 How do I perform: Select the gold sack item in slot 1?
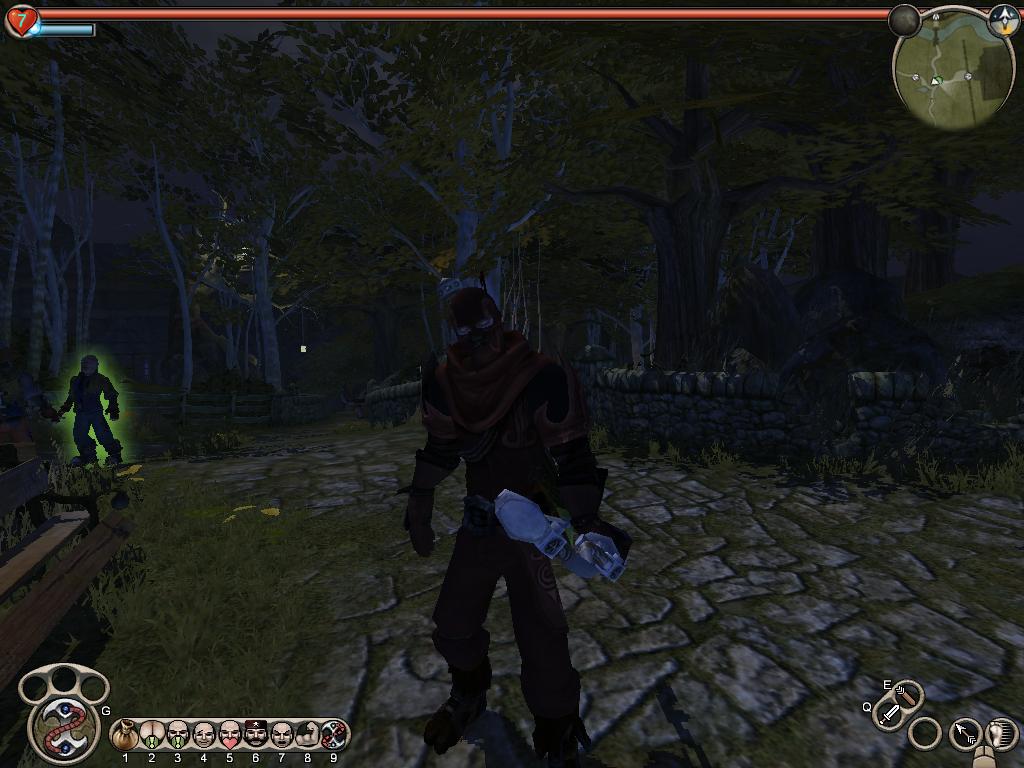point(126,735)
